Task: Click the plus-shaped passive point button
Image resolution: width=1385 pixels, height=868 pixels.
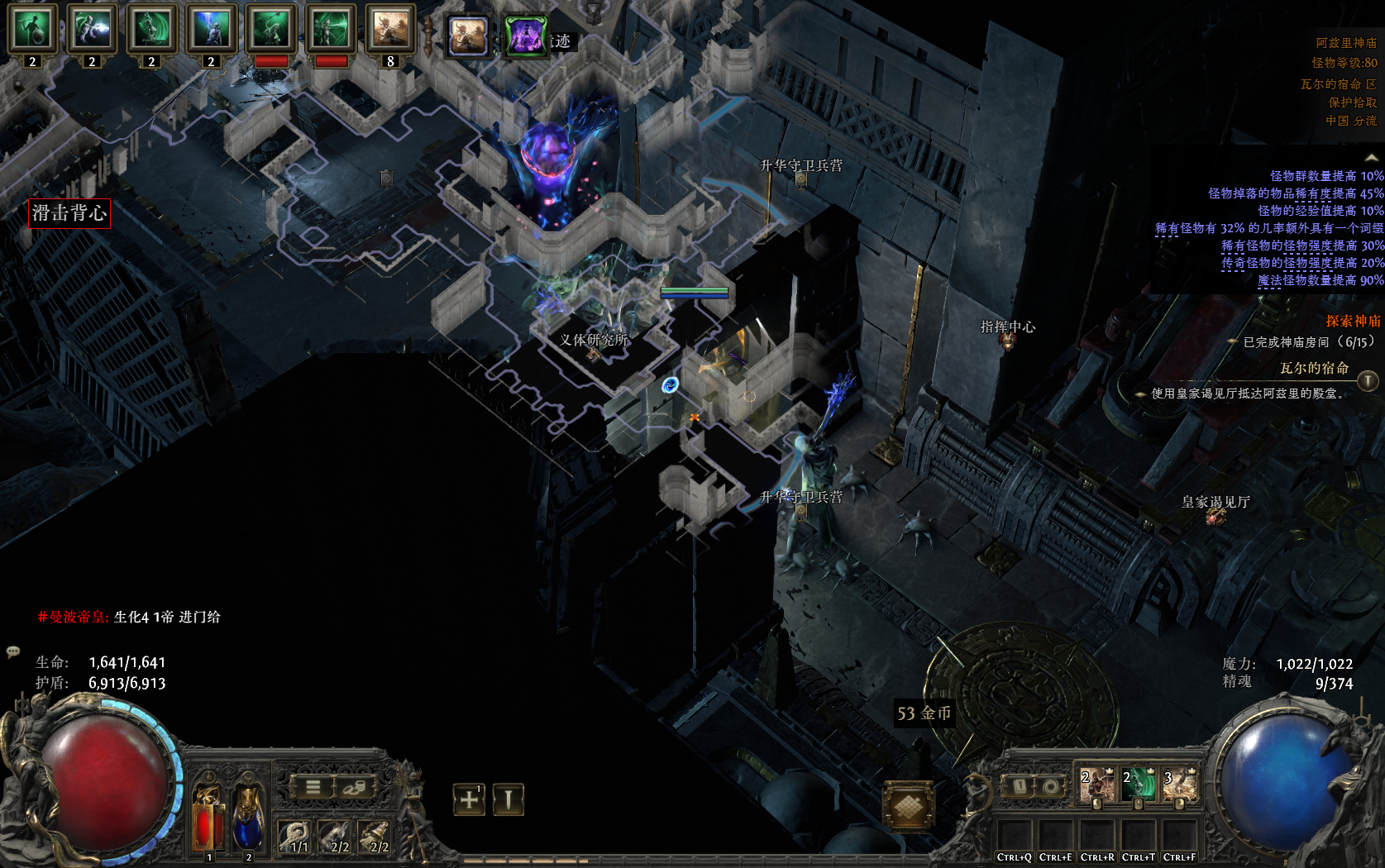Action: coord(469,799)
